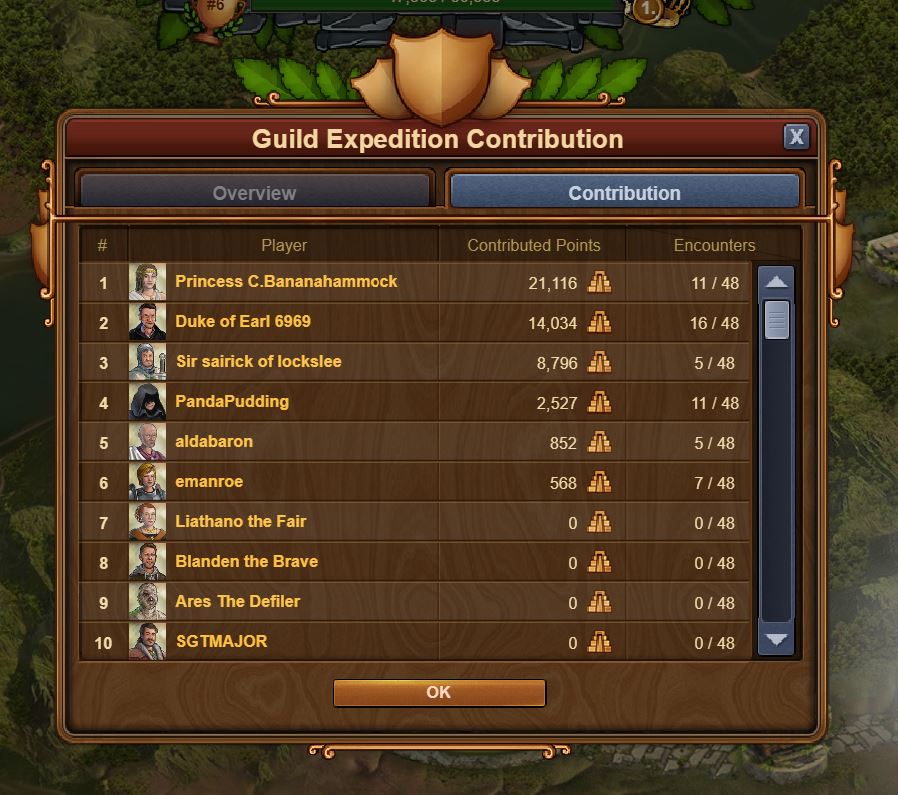The width and height of the screenshot is (898, 795).
Task: Click the Contributed Points column header
Action: [534, 245]
